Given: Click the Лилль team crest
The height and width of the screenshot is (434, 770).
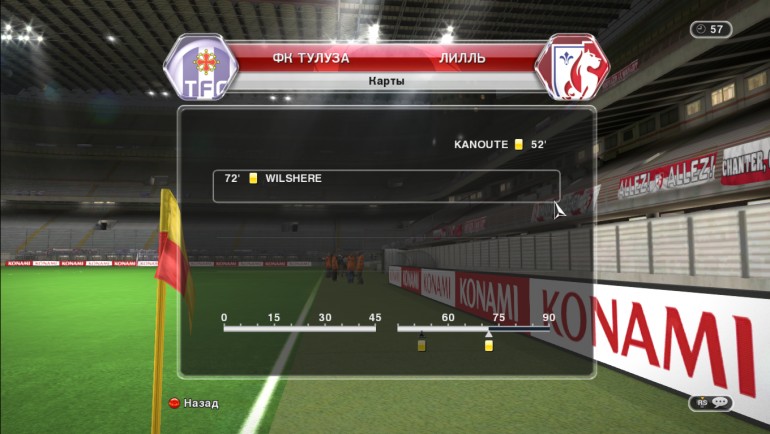Looking at the screenshot, I should click(572, 68).
